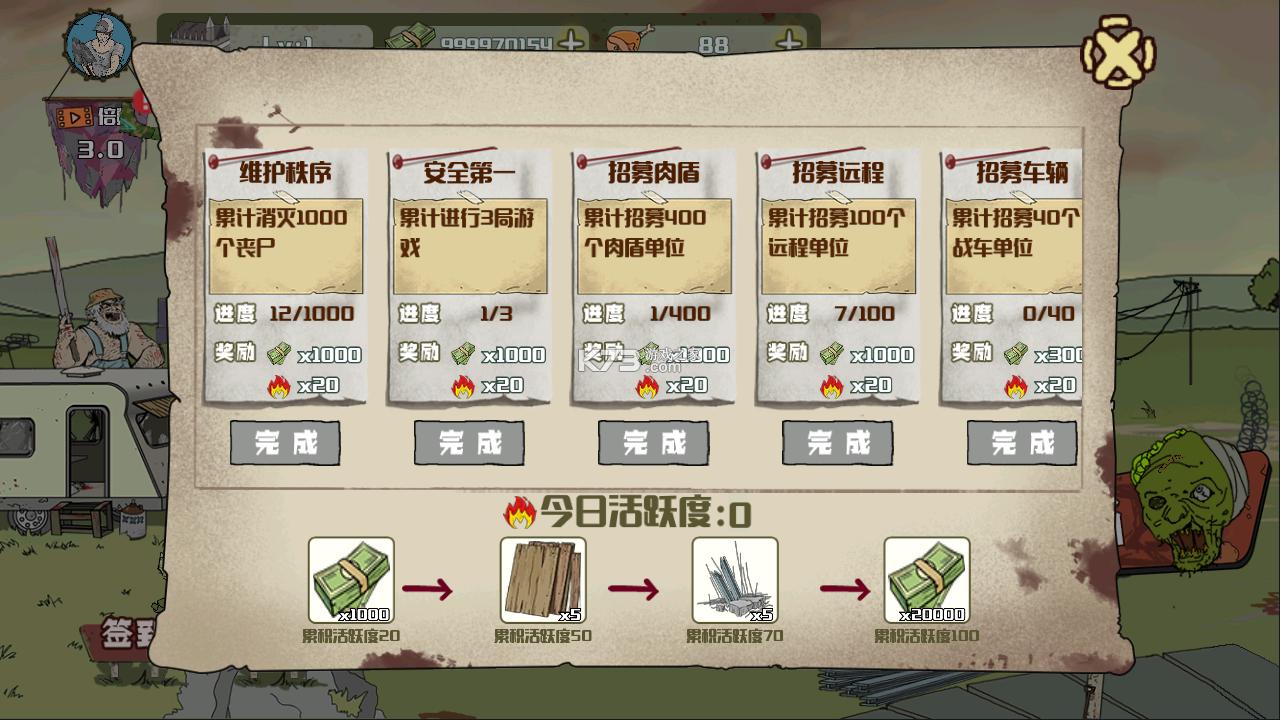Collect the wooden planks reward at 累积活跃度50

point(543,580)
